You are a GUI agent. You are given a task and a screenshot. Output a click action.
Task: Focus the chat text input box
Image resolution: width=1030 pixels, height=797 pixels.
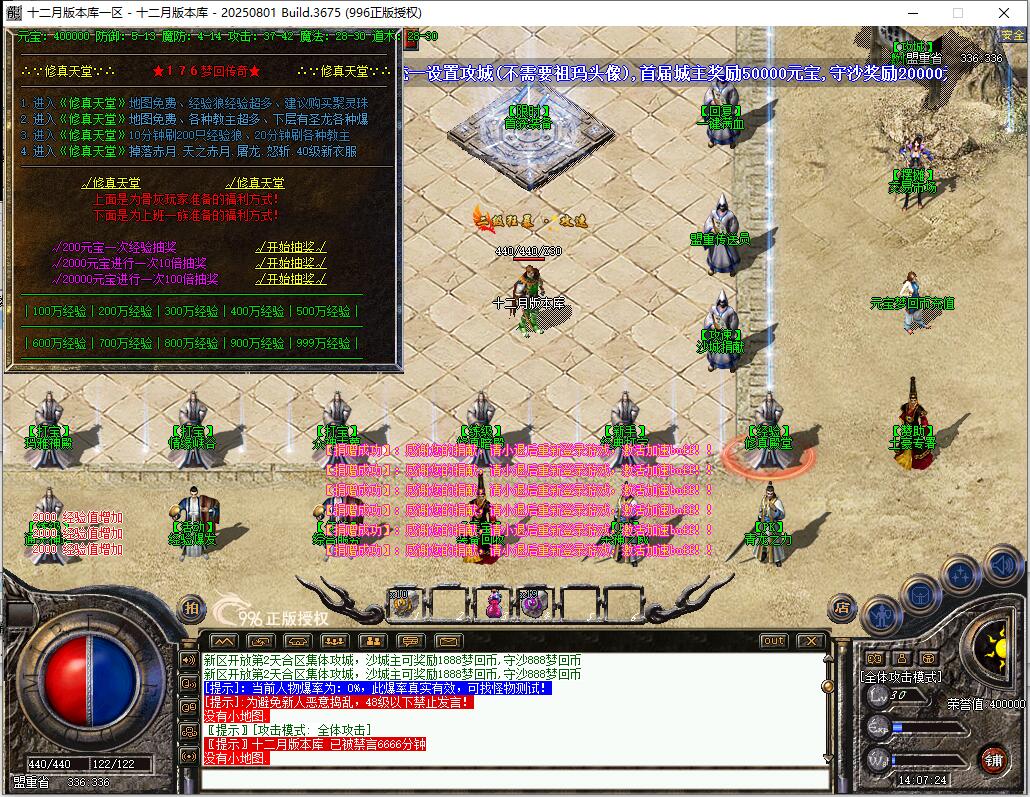(515, 778)
